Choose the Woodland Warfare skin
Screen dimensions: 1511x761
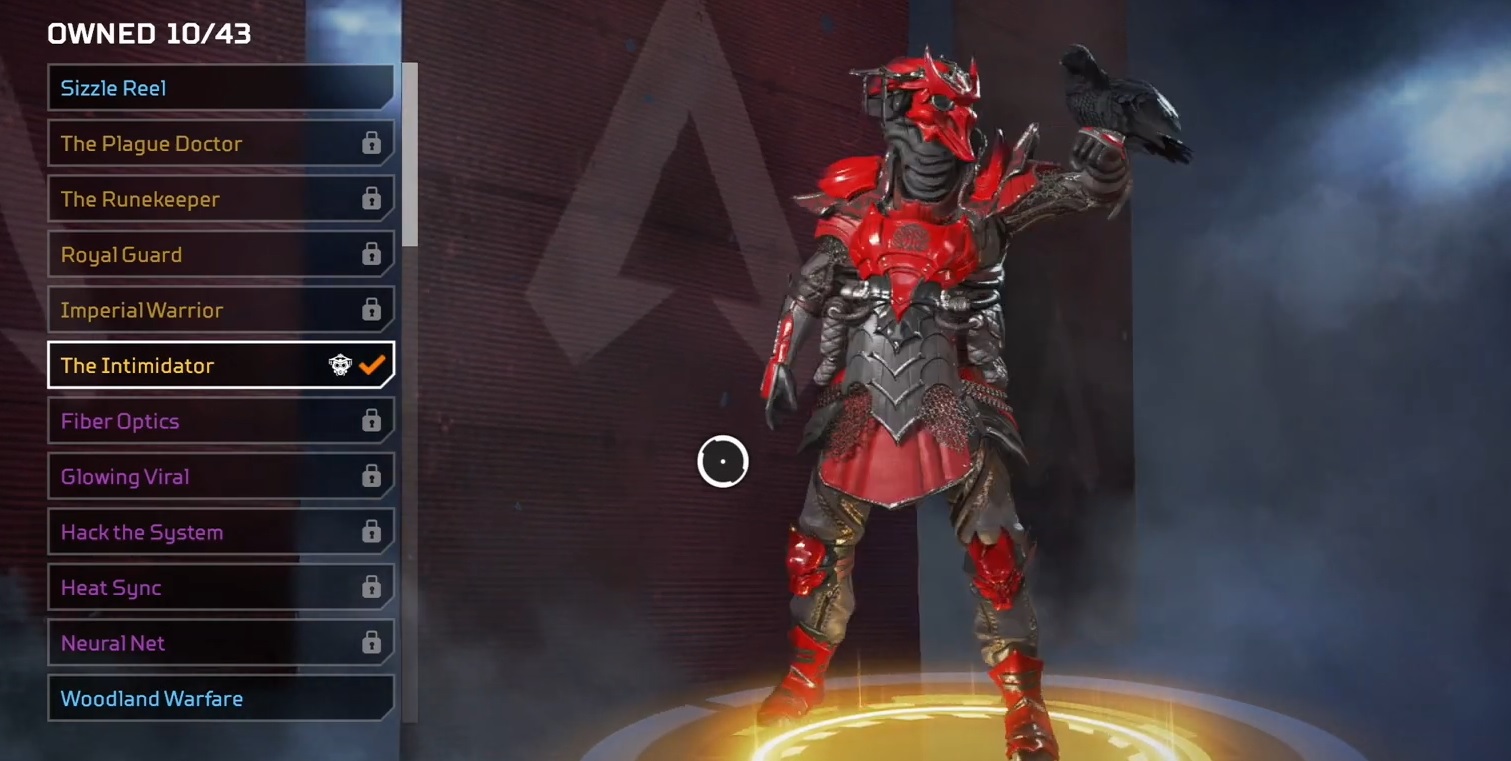(220, 699)
